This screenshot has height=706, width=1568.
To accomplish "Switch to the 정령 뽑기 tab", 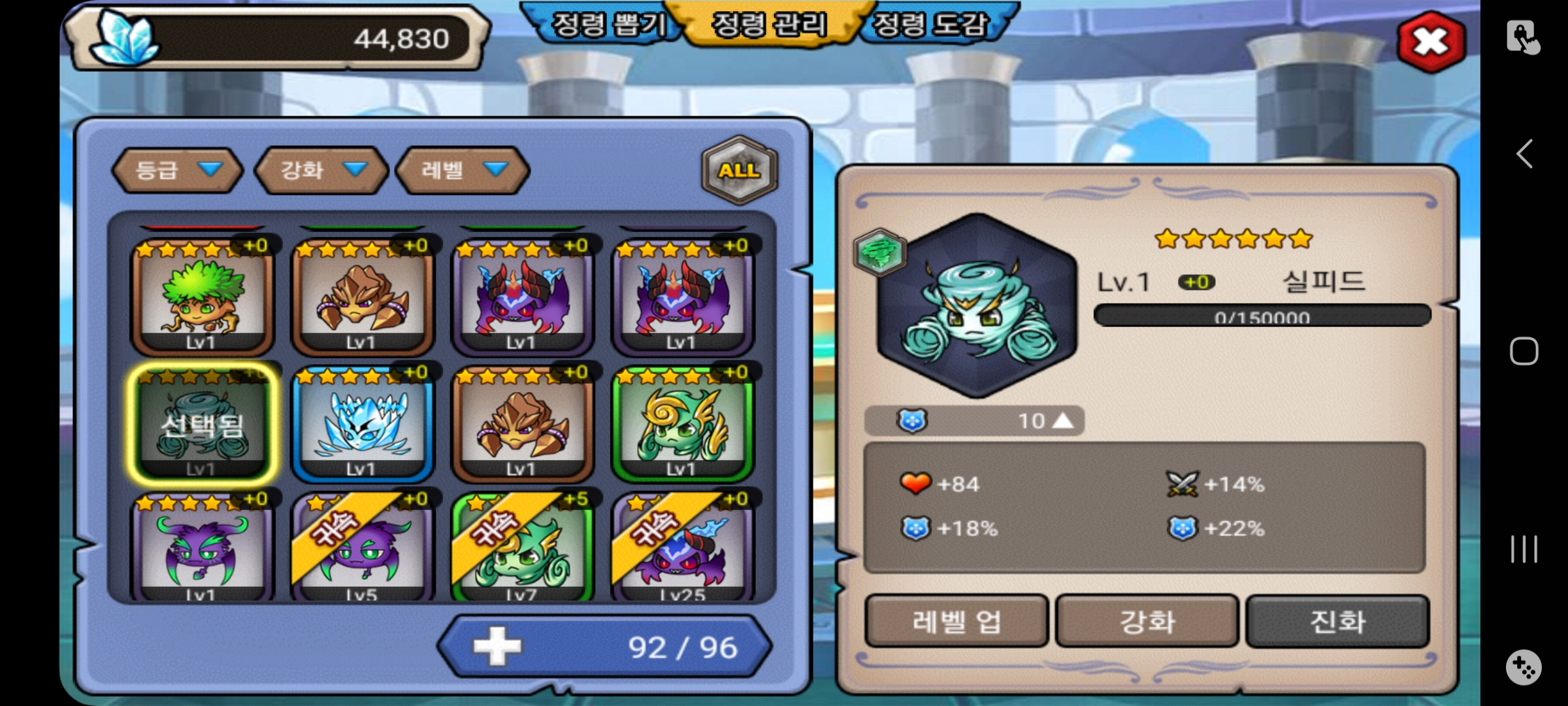I will tap(608, 25).
